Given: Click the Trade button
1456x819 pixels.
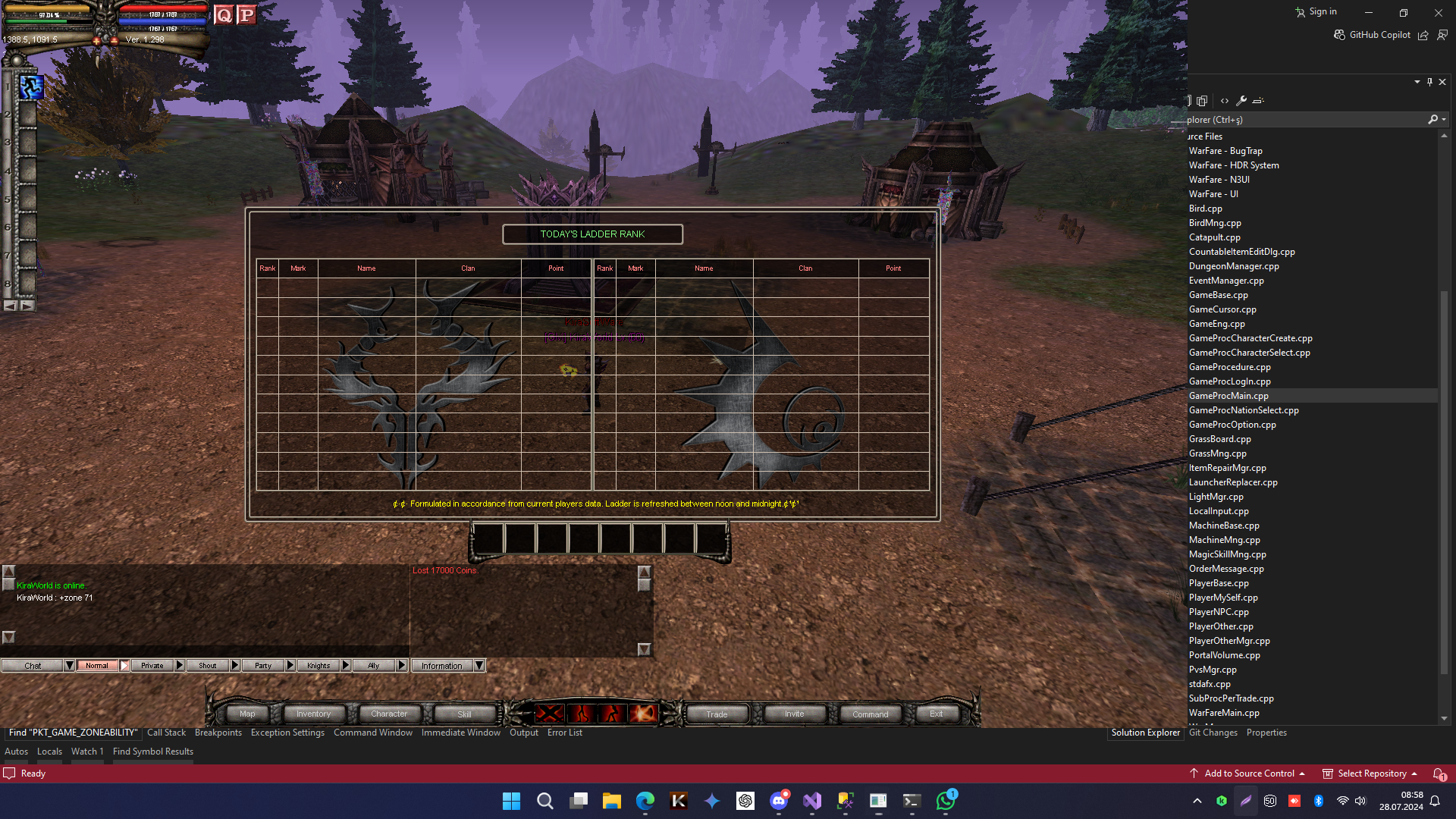Looking at the screenshot, I should pyautogui.click(x=717, y=714).
